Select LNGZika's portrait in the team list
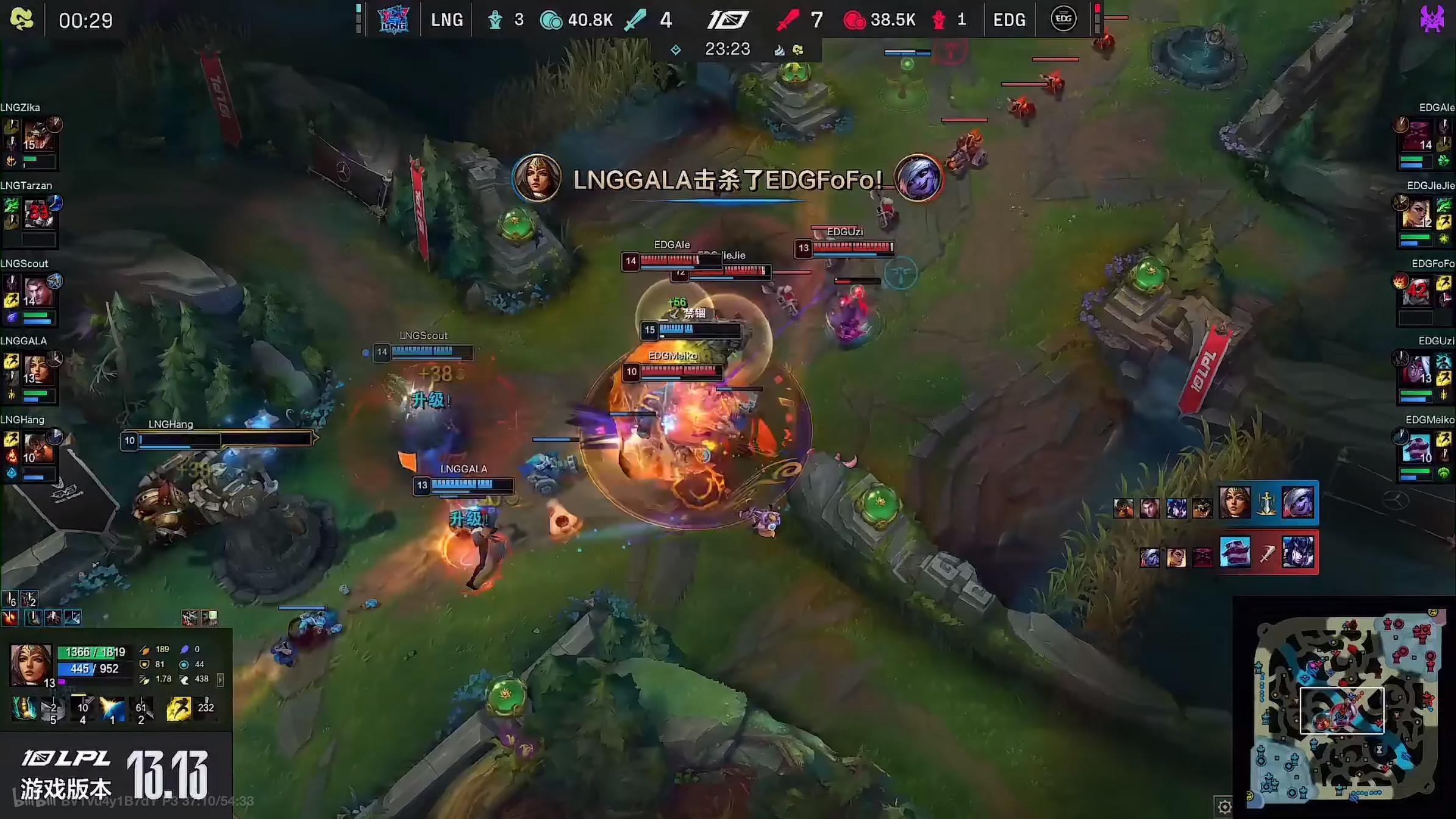This screenshot has height=819, width=1456. coord(38,136)
